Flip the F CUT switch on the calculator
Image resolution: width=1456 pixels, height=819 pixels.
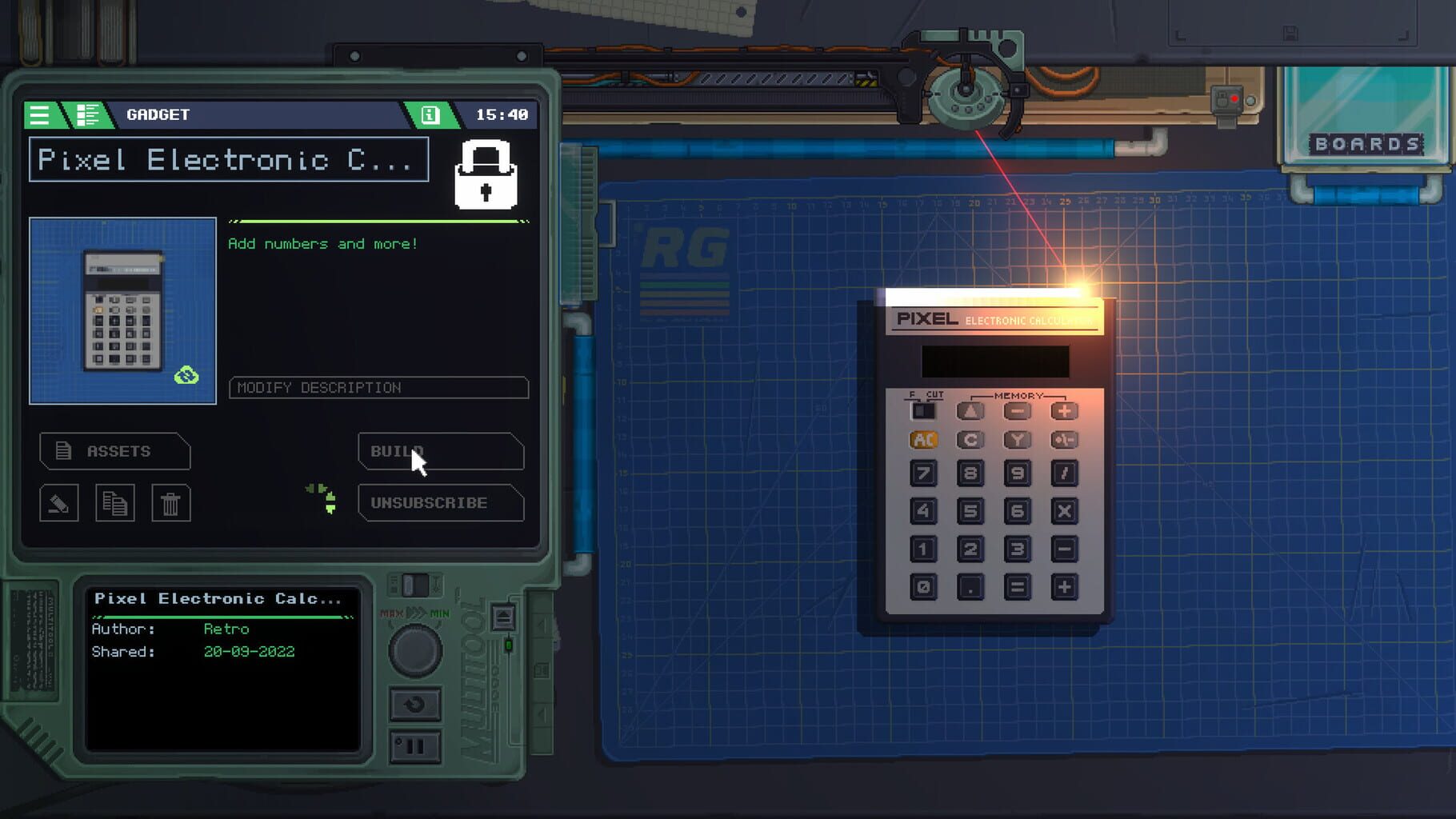click(x=924, y=410)
